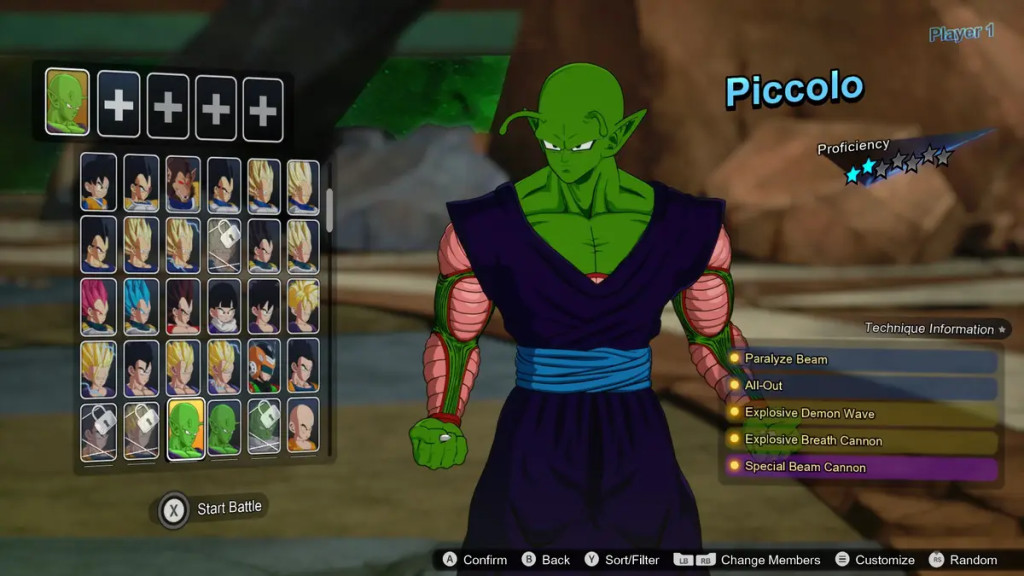1024x576 pixels.
Task: Choose bald Krillin's portrait
Action: (x=303, y=430)
